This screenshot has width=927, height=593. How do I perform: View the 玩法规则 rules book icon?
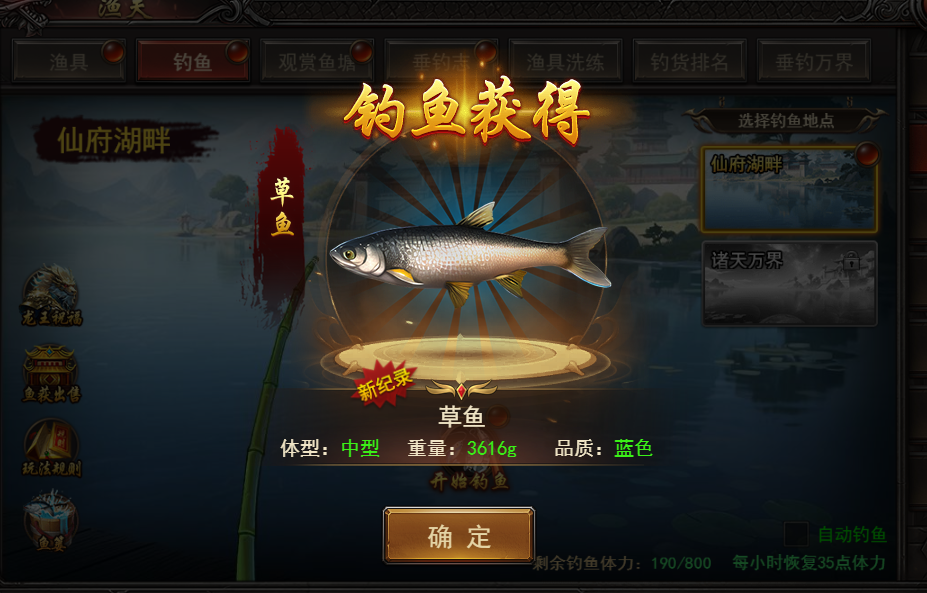[51, 444]
